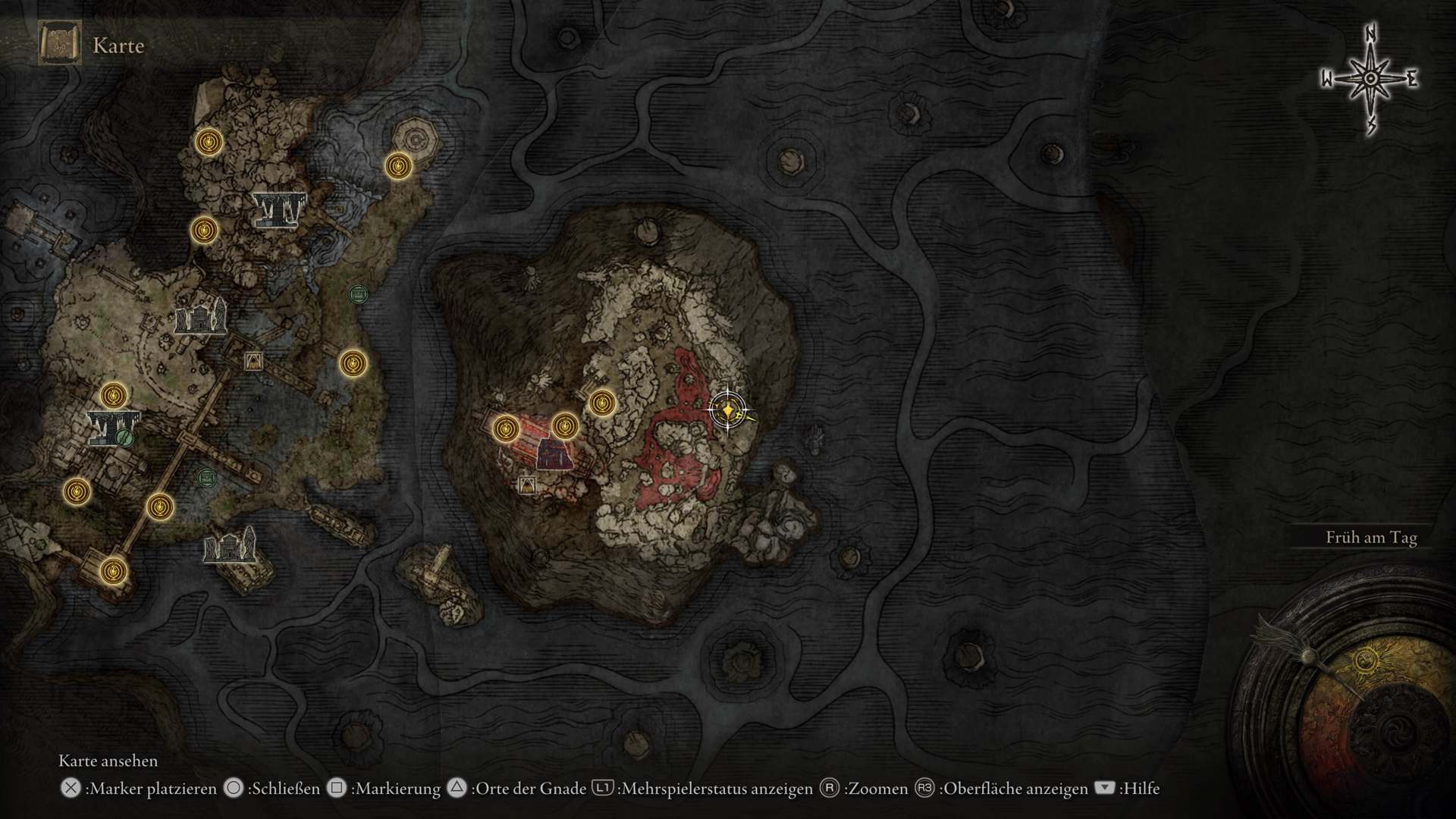The width and height of the screenshot is (1456, 819).
Task: Select the grace marker beside the octagonal platform
Action: coord(398,165)
